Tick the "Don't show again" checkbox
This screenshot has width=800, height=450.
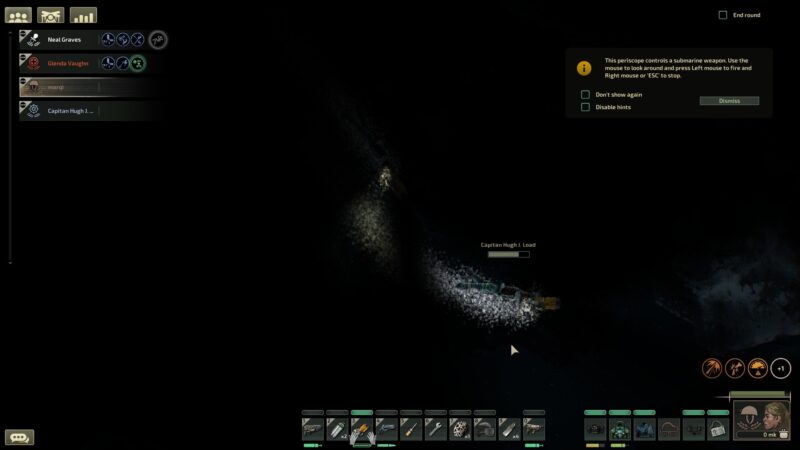coord(586,94)
